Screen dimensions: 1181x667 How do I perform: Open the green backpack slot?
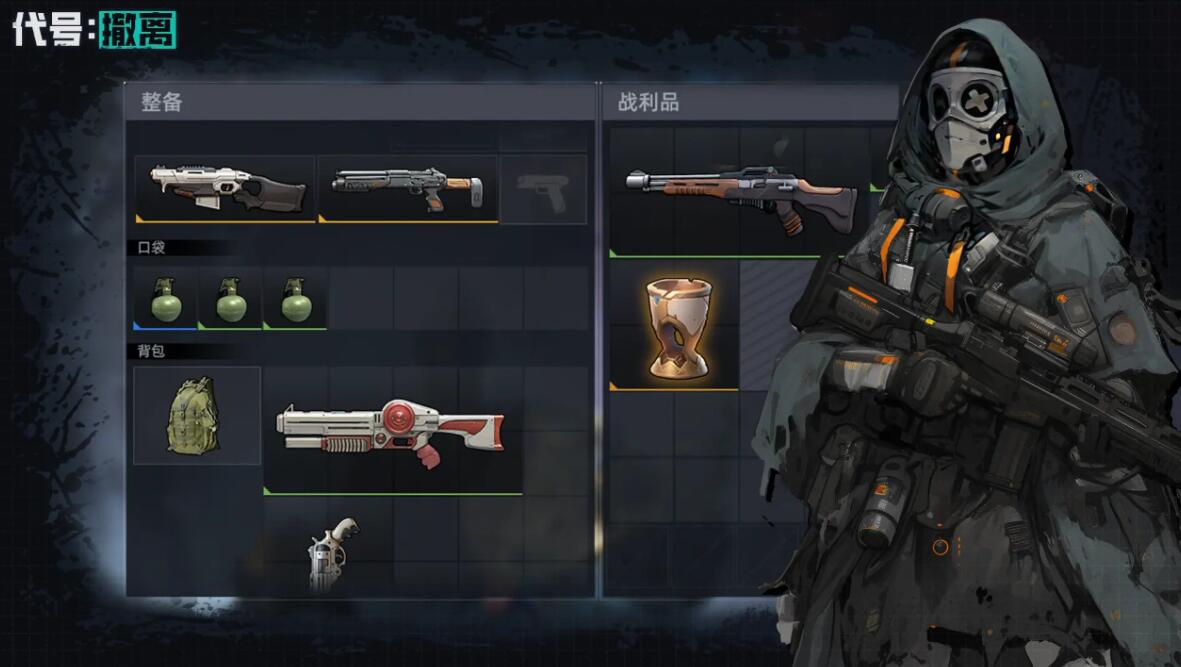pos(196,415)
